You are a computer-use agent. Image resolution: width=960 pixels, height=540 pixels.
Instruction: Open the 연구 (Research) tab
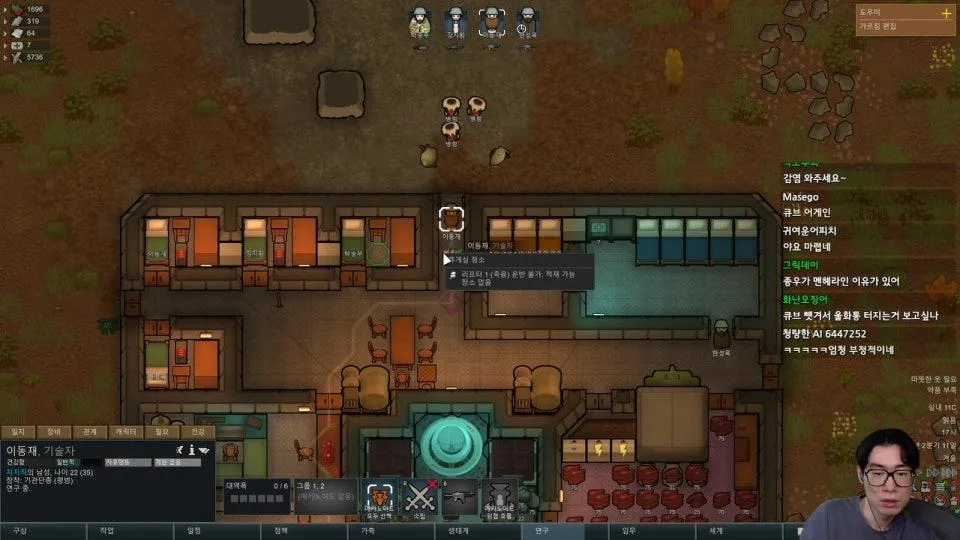pyautogui.click(x=542, y=531)
